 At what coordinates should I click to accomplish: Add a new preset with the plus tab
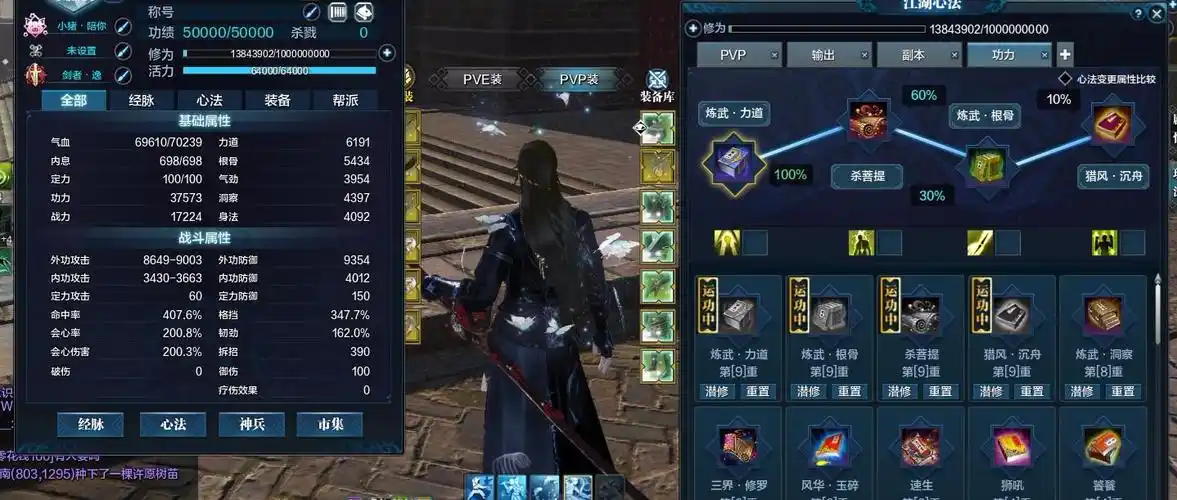click(x=1066, y=55)
